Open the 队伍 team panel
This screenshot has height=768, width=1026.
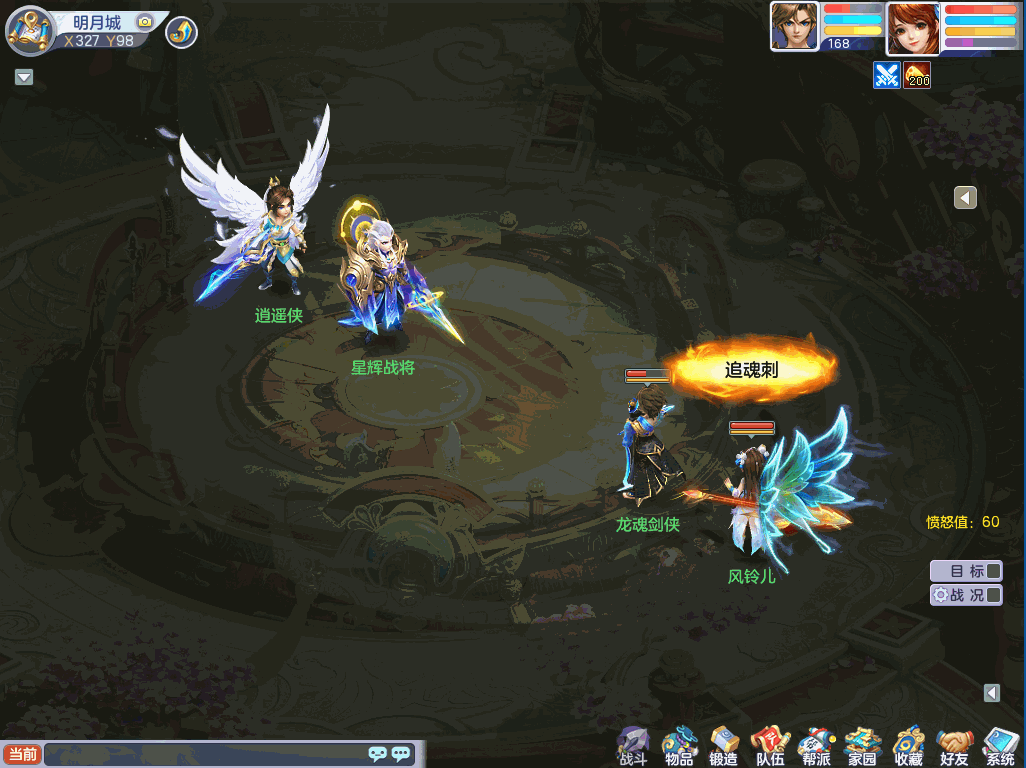click(770, 745)
